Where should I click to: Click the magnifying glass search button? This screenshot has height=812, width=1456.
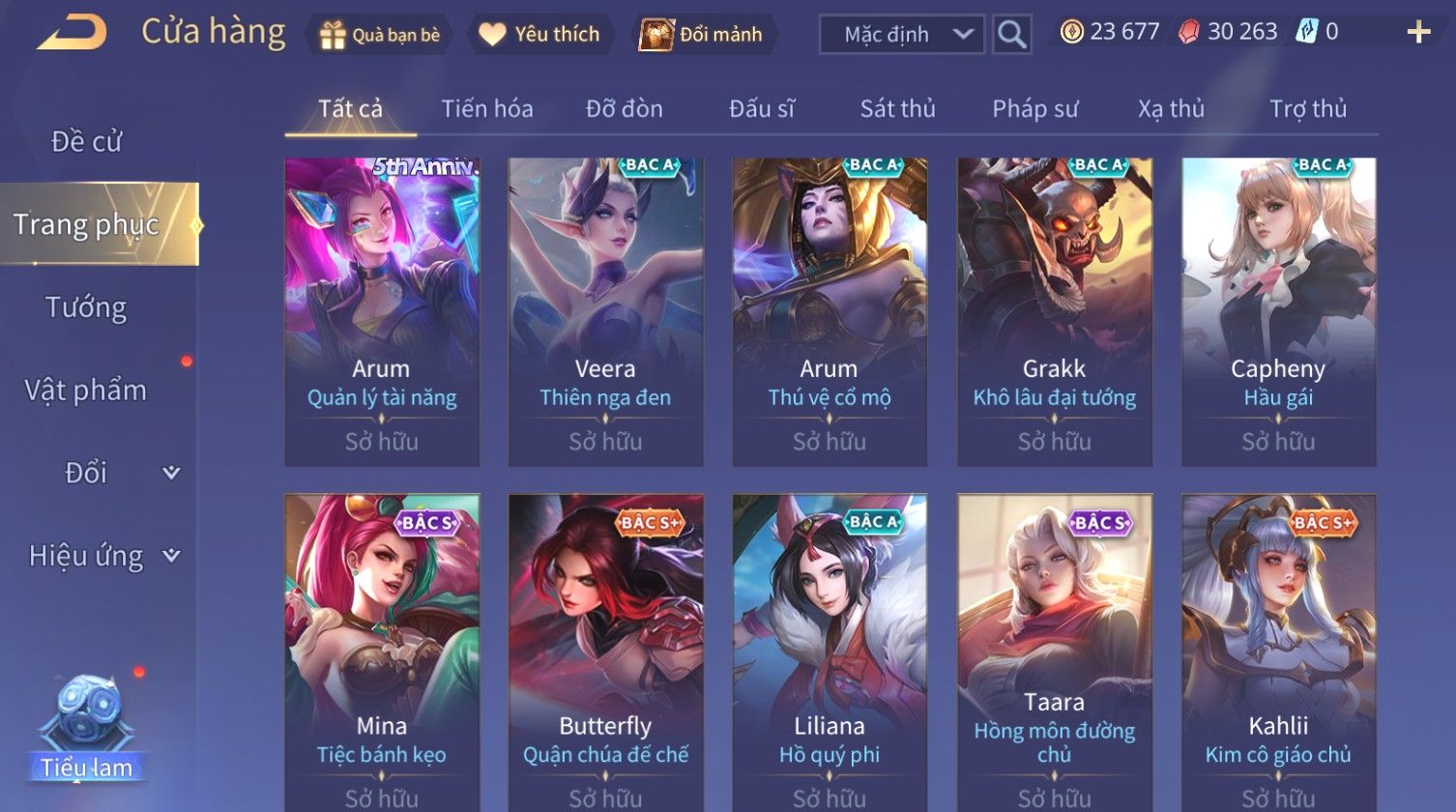pos(1011,35)
